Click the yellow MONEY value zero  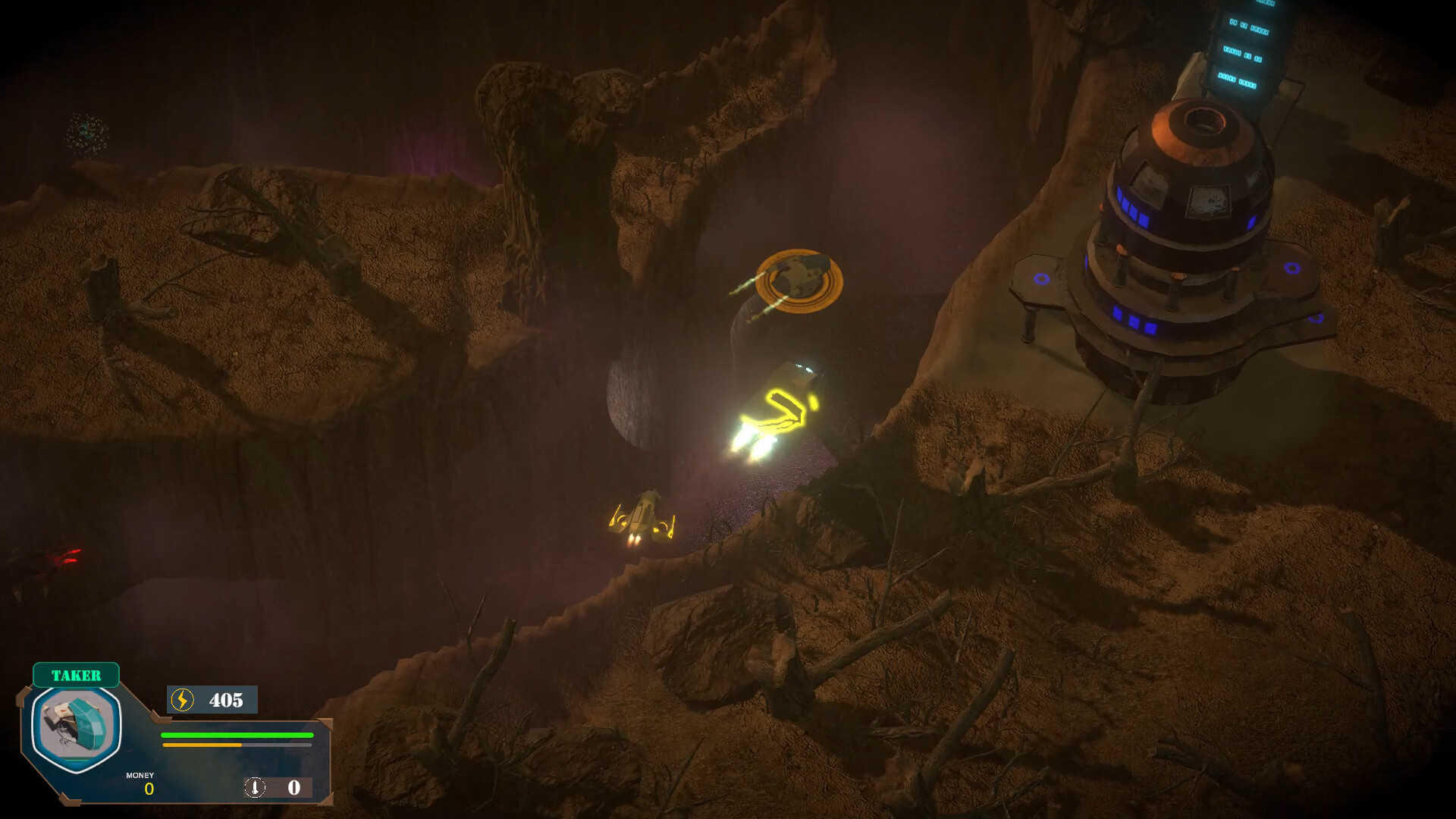click(149, 789)
